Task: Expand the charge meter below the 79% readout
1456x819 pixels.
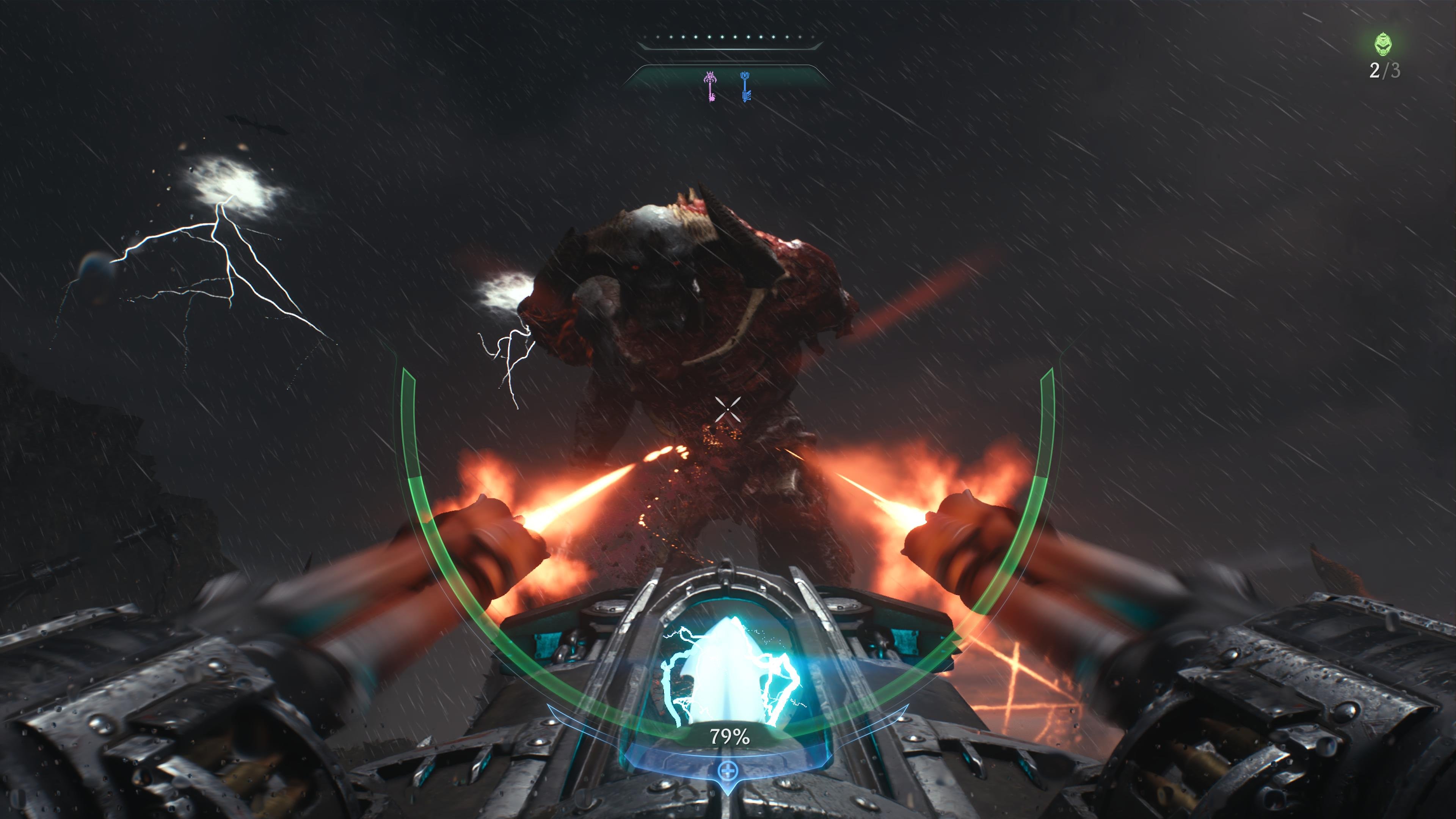Action: coord(728,760)
